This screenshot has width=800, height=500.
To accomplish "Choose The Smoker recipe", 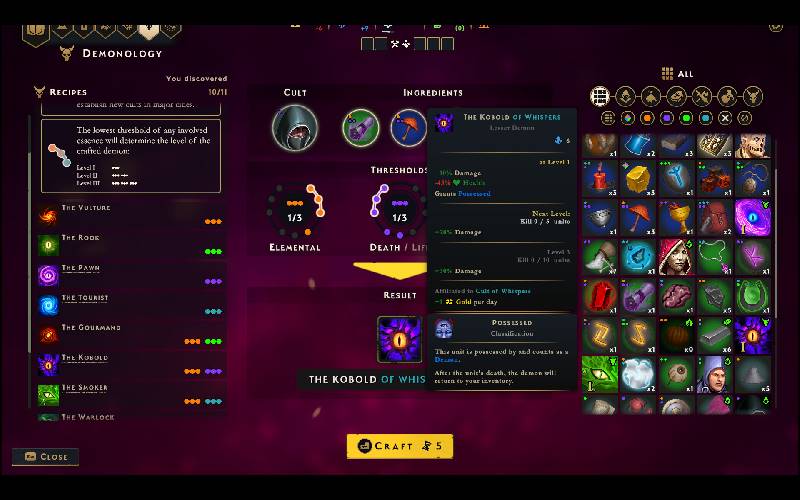I will tap(85, 389).
